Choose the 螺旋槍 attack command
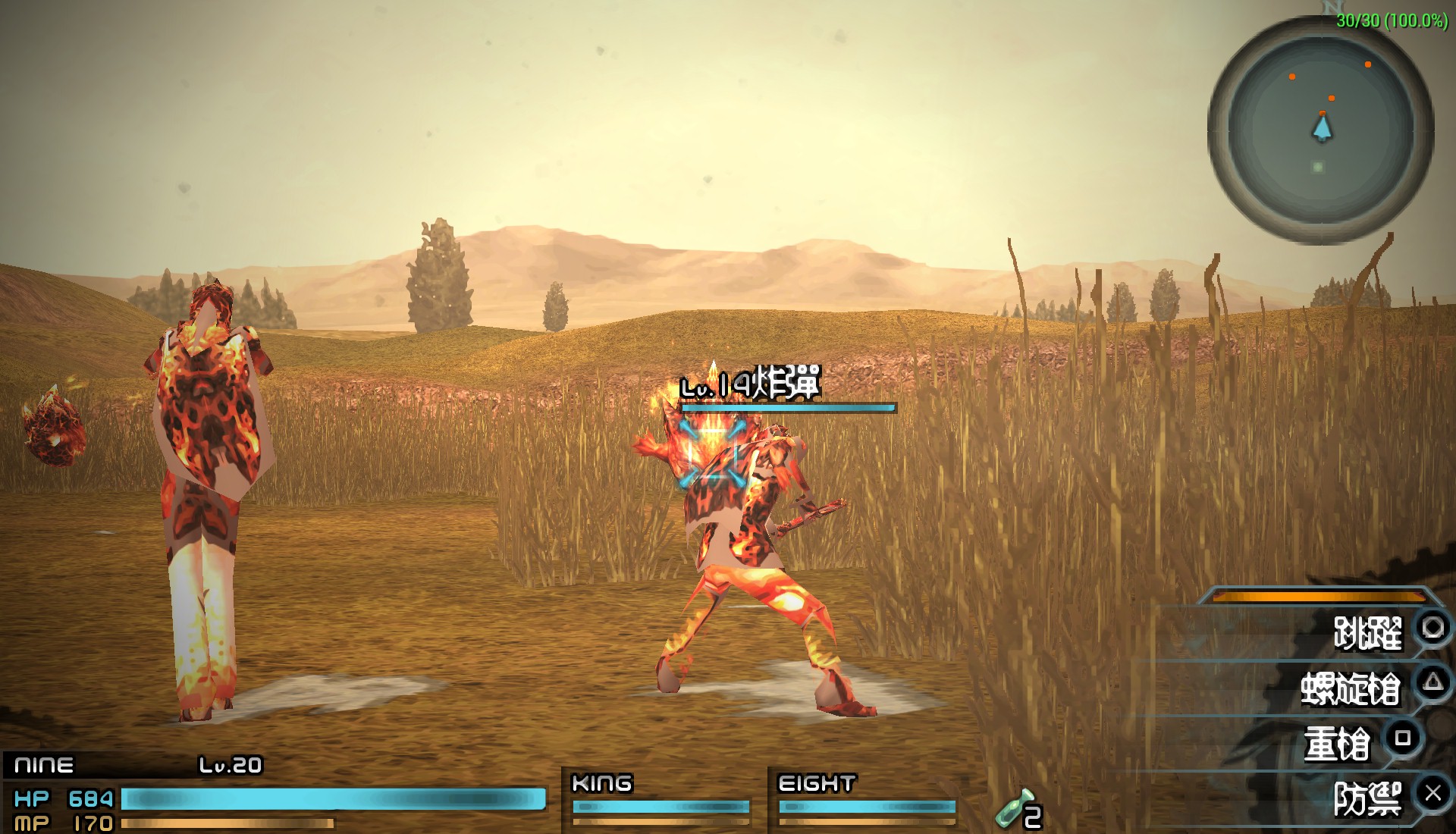The width and height of the screenshot is (1456, 834). click(x=1351, y=688)
